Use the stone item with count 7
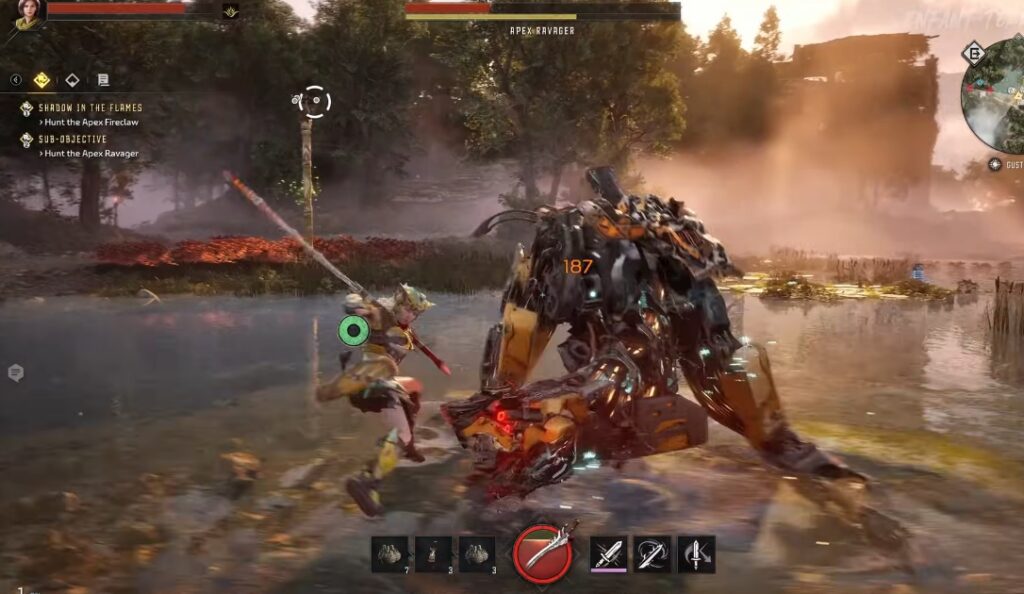The width and height of the screenshot is (1024, 594). click(390, 553)
